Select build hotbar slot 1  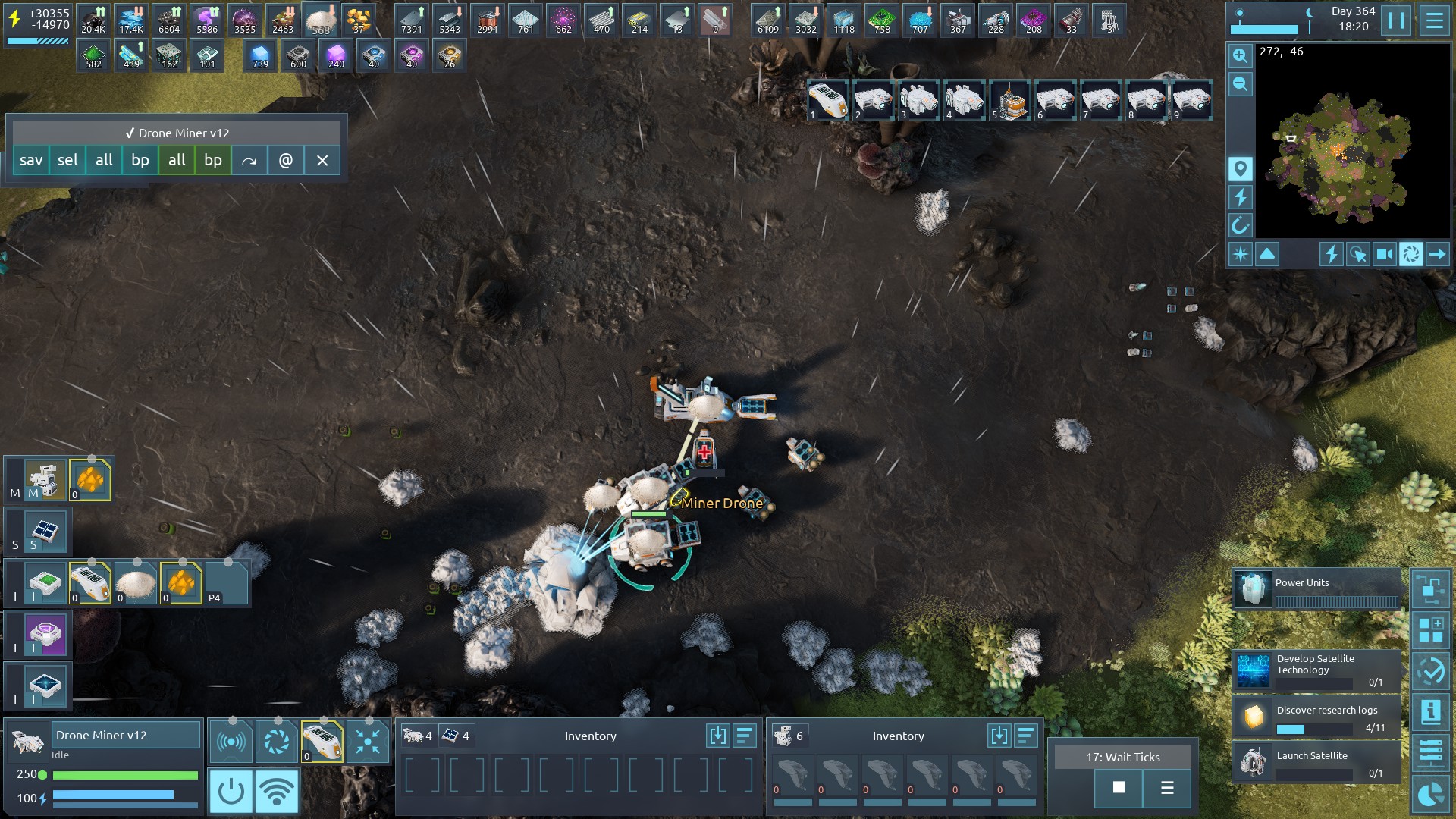click(x=827, y=100)
